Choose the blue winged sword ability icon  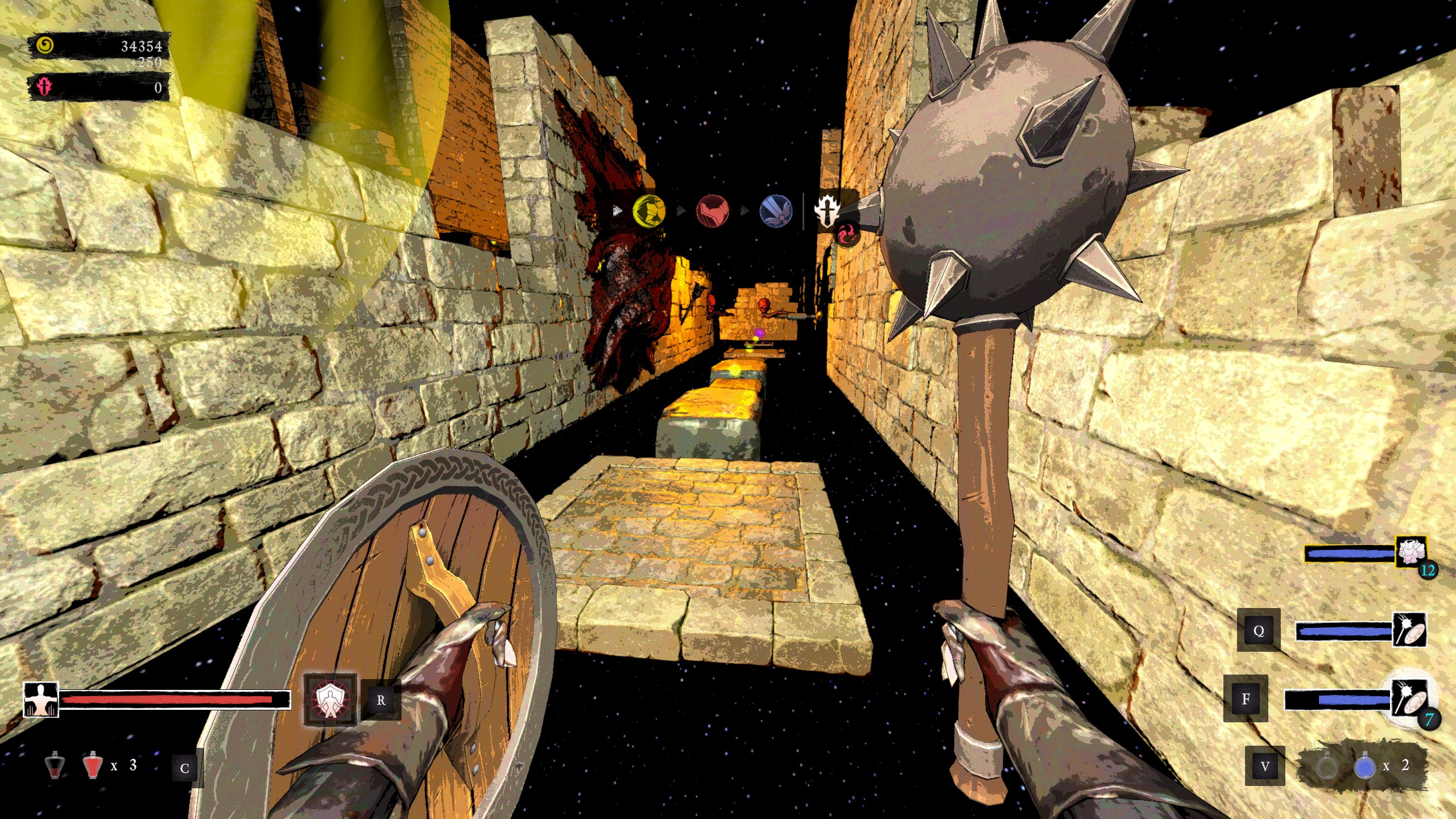coord(775,211)
